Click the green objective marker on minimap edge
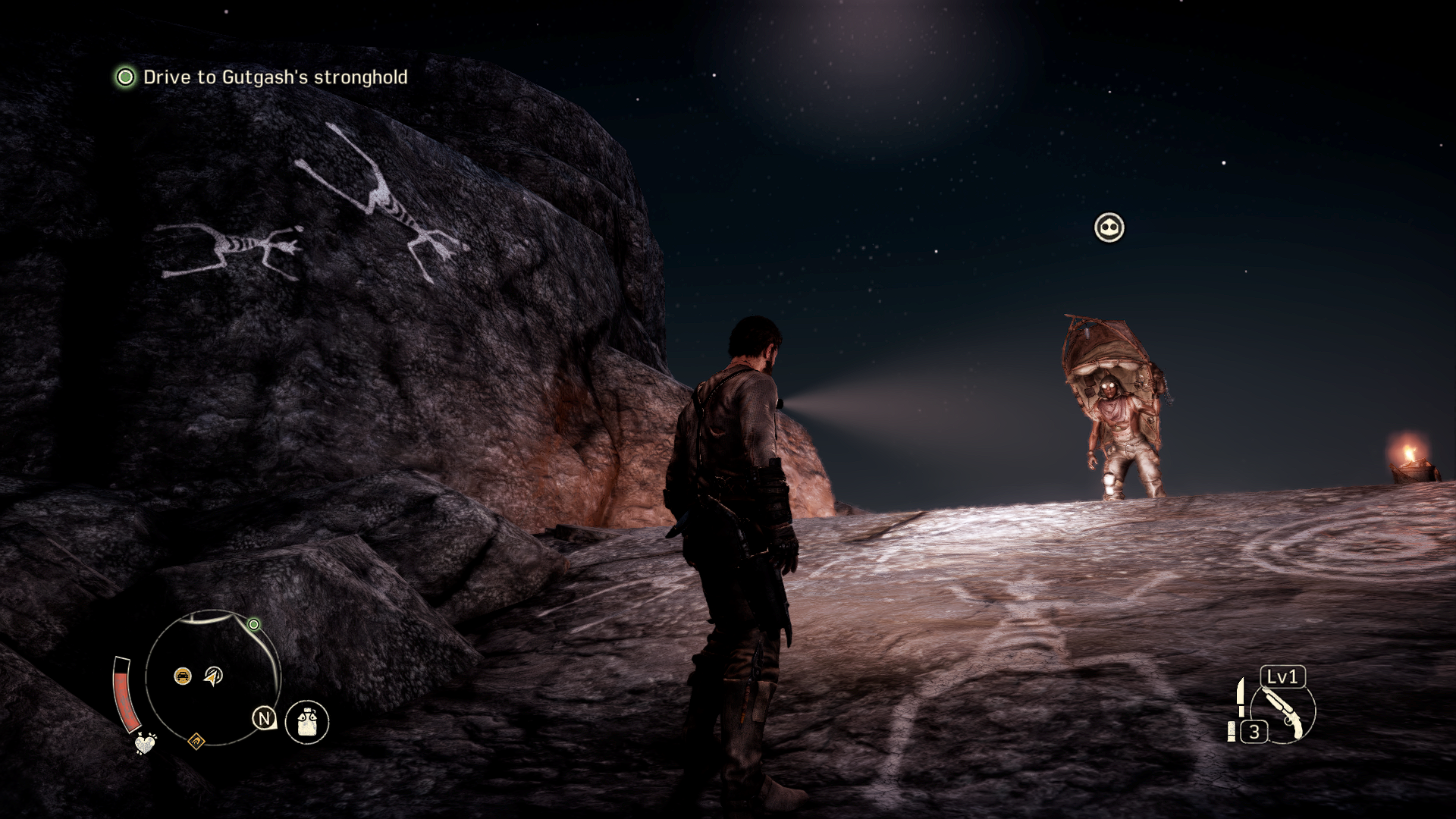The width and height of the screenshot is (1456, 819). click(254, 624)
